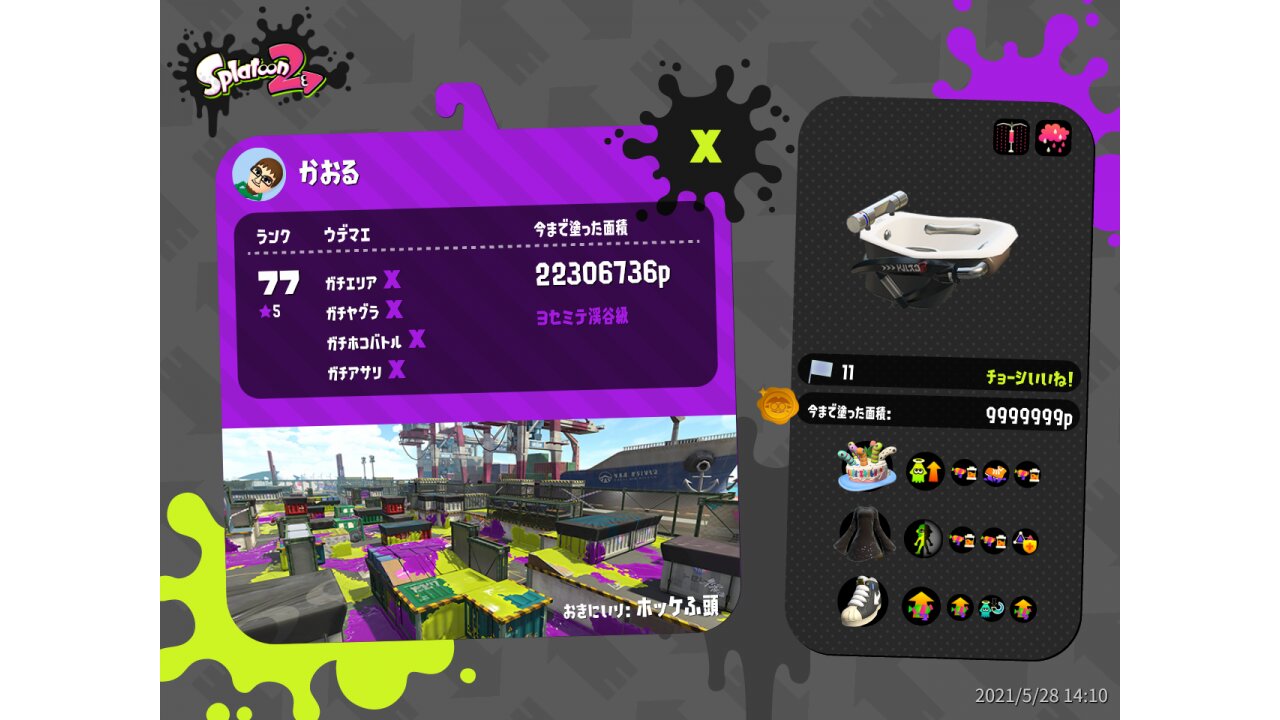Select the birthday cake headgear
The height and width of the screenshot is (720, 1280).
click(866, 467)
